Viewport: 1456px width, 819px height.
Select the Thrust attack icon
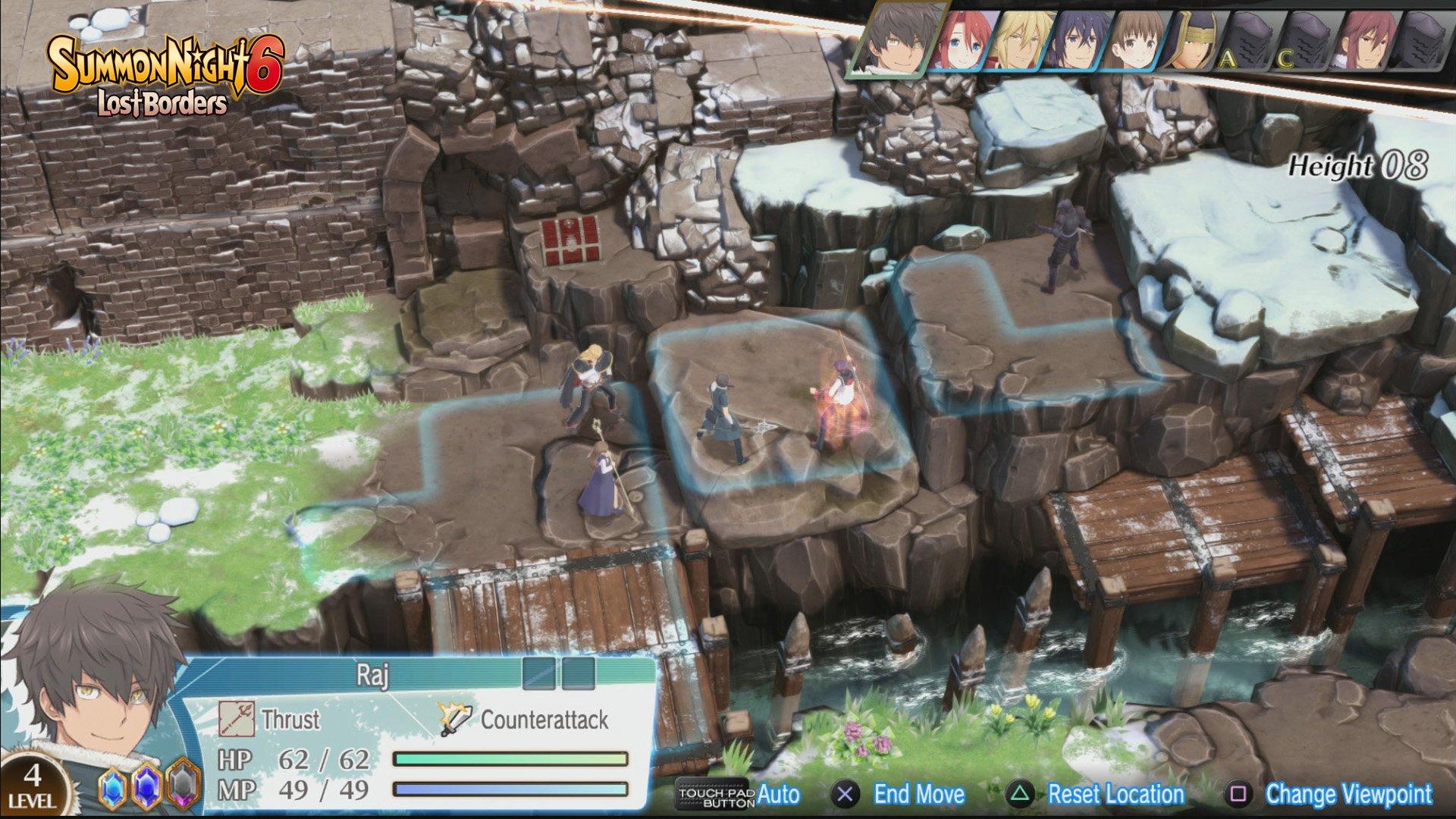pos(237,719)
